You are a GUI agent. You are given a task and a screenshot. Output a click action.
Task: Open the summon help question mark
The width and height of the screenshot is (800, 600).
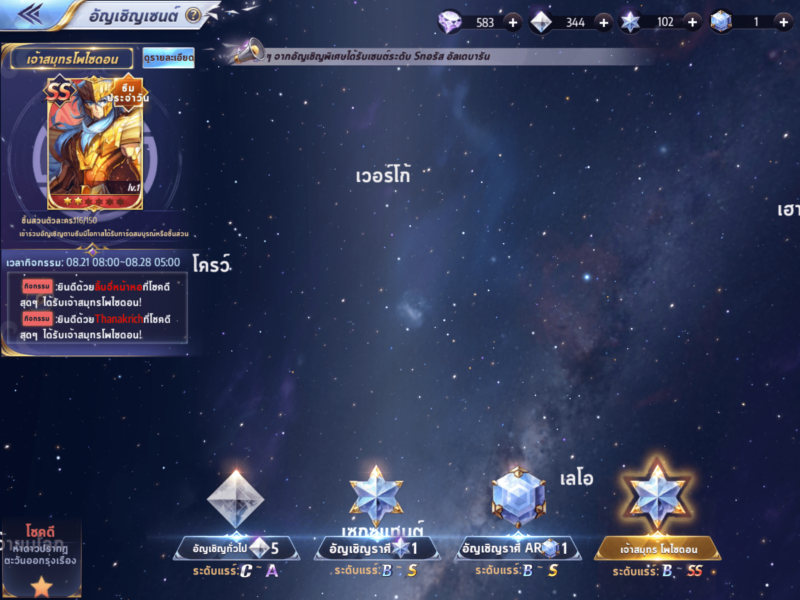point(193,15)
